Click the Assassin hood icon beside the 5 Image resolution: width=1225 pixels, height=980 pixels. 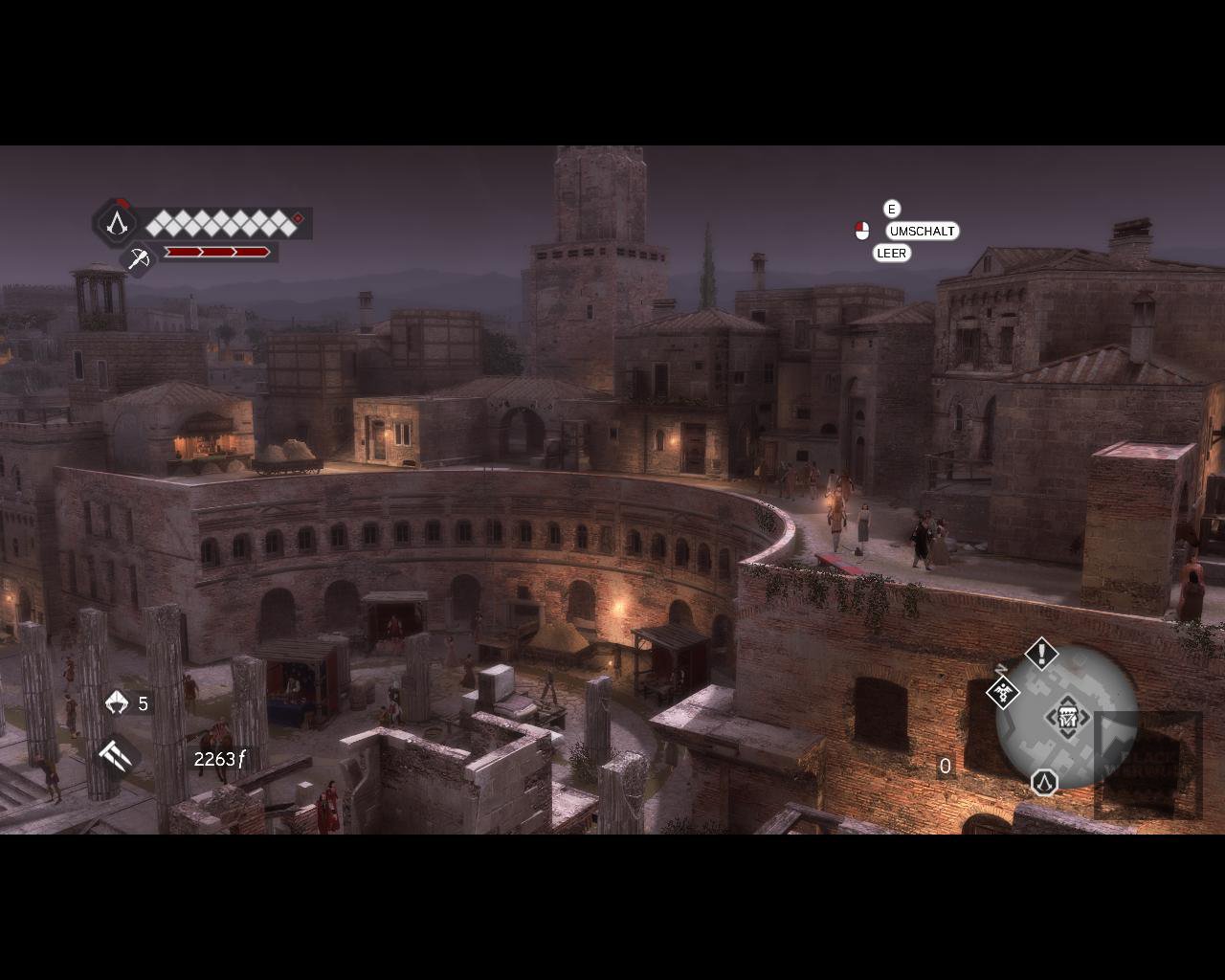point(117,703)
